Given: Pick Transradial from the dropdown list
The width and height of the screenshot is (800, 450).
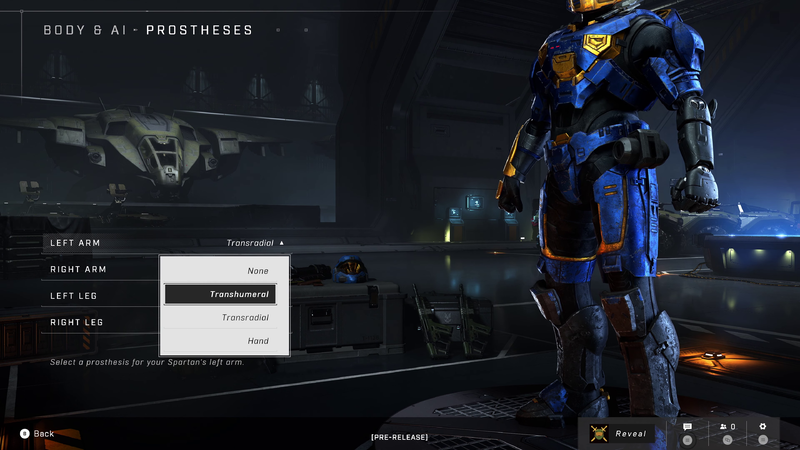Looking at the screenshot, I should tap(225, 317).
